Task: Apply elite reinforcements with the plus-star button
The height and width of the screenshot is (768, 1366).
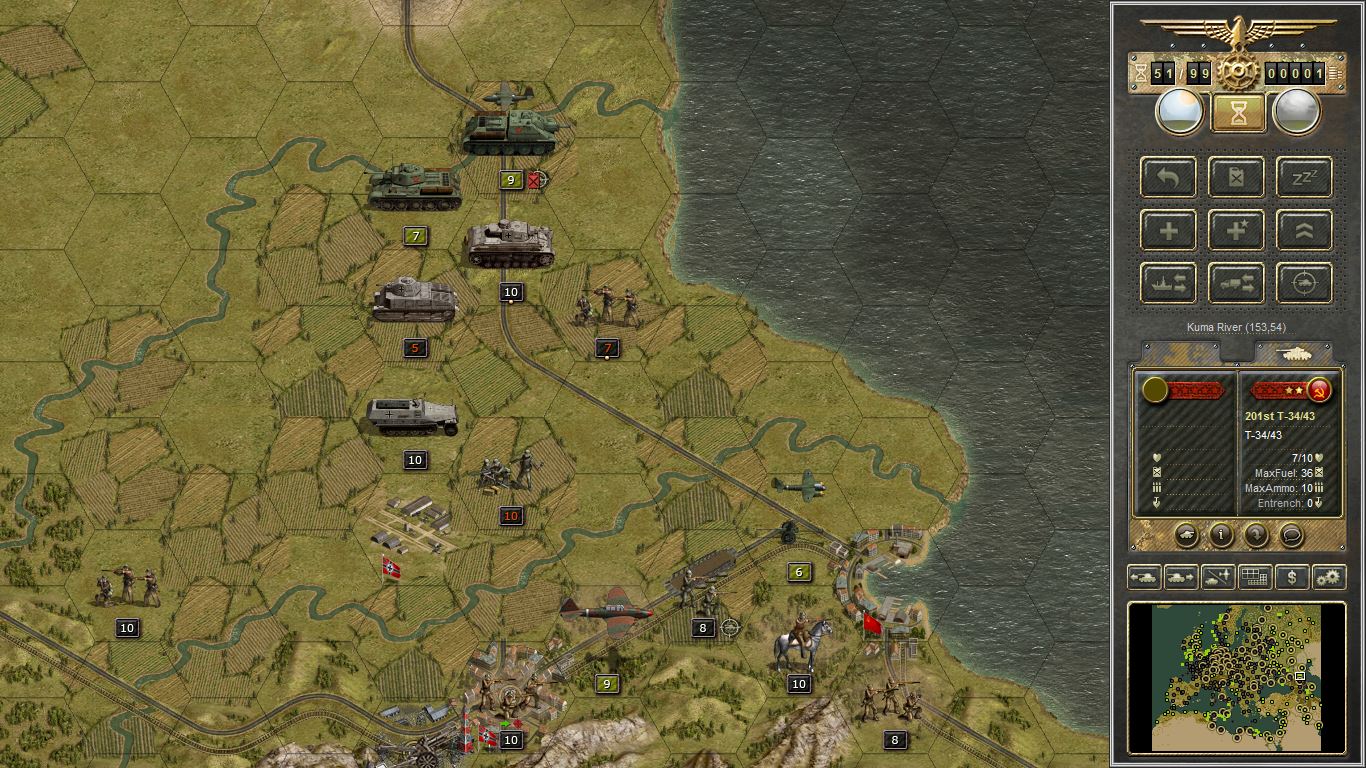Action: tap(1237, 230)
